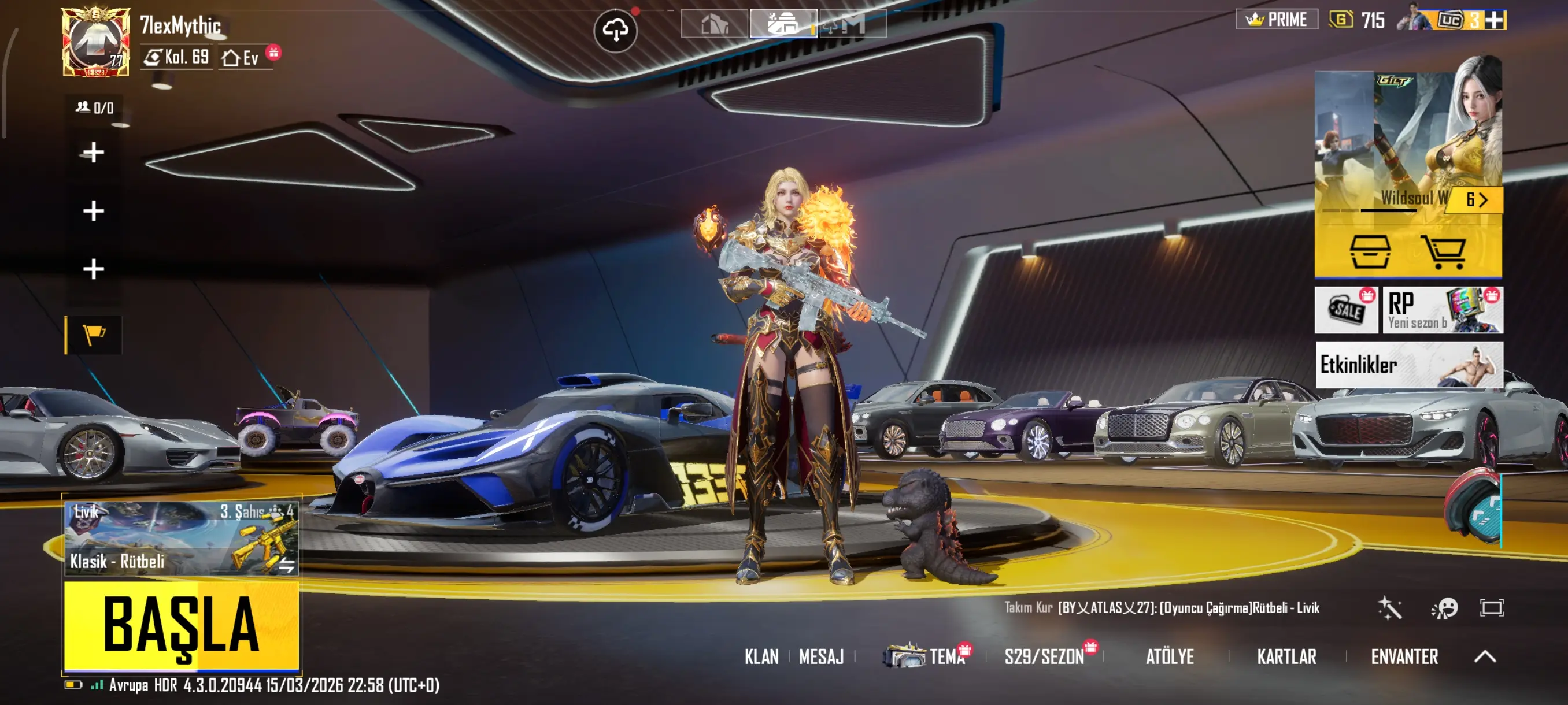This screenshot has width=1568, height=705.
Task: Start the match with BAŞLA button
Action: click(182, 625)
